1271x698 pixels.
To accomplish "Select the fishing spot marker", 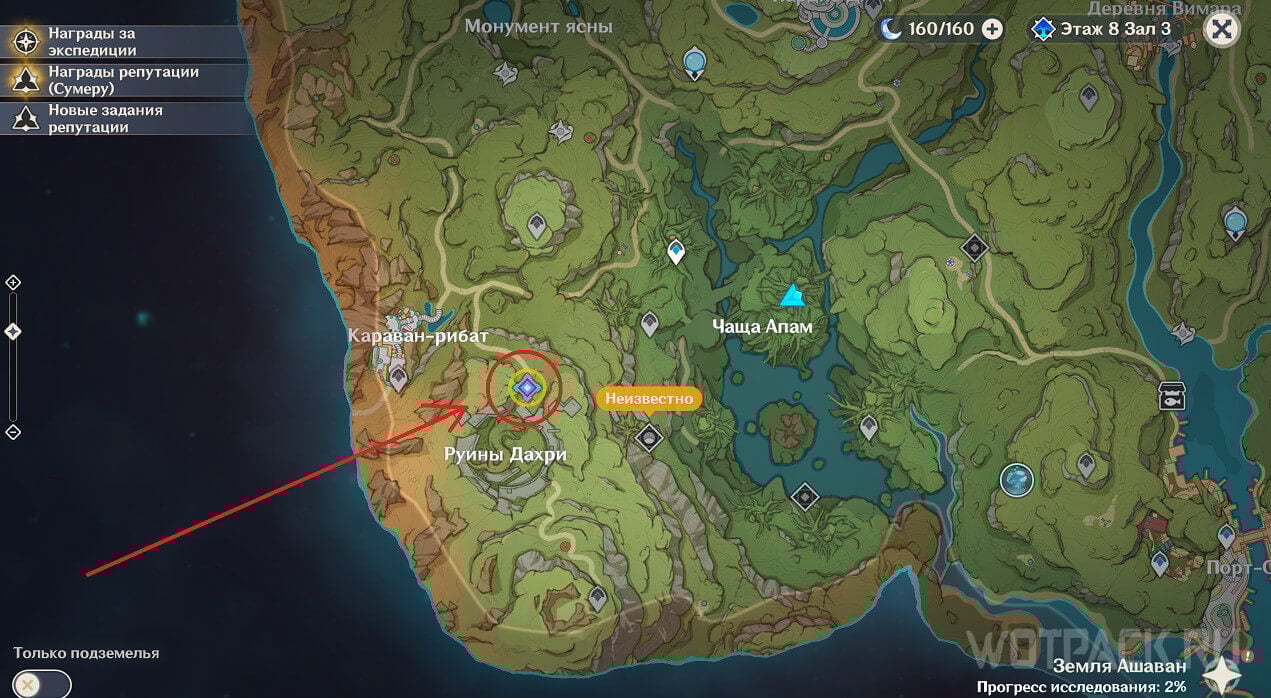I will point(1171,396).
